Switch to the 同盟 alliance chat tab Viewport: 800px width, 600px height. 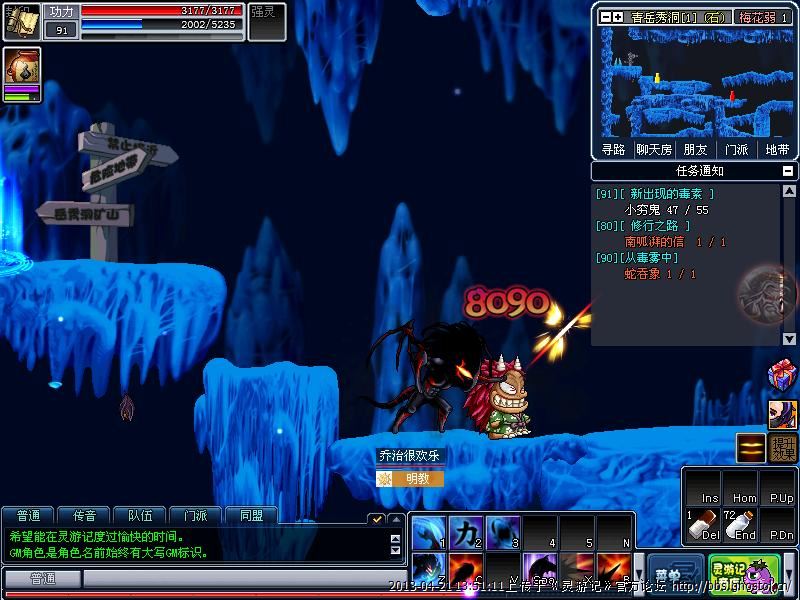[x=251, y=516]
